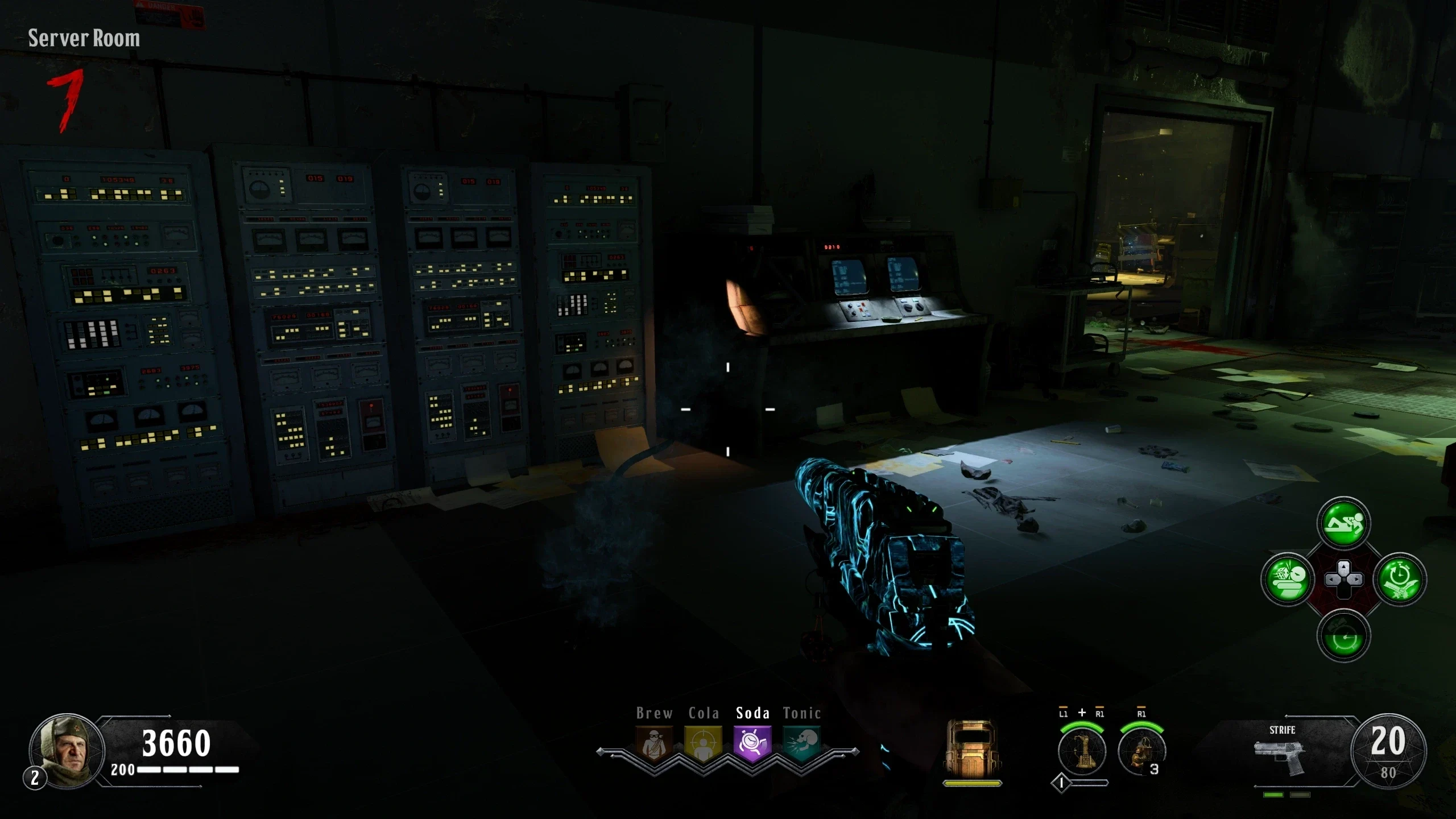The height and width of the screenshot is (819, 1456).
Task: Activate the special weapon charge icon
Action: [1082, 751]
